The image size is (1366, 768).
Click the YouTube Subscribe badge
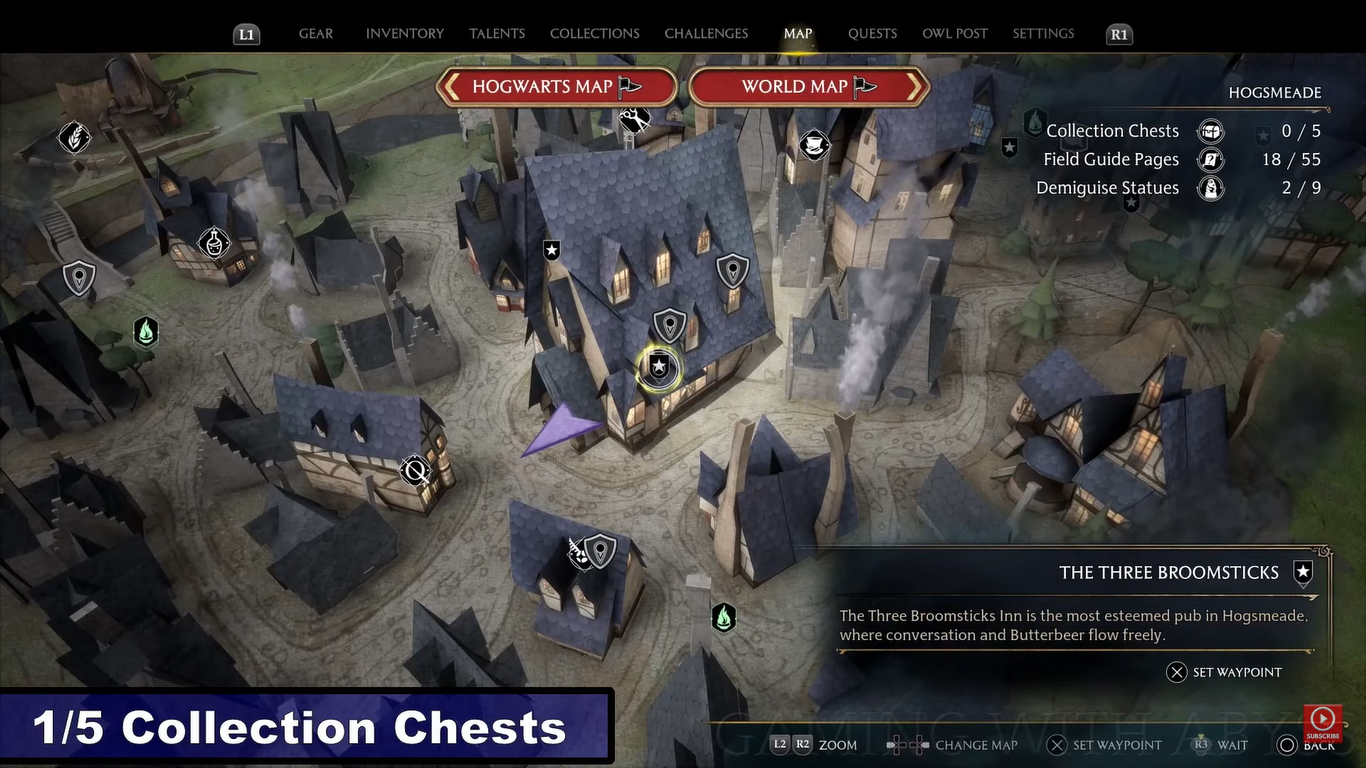(1322, 723)
